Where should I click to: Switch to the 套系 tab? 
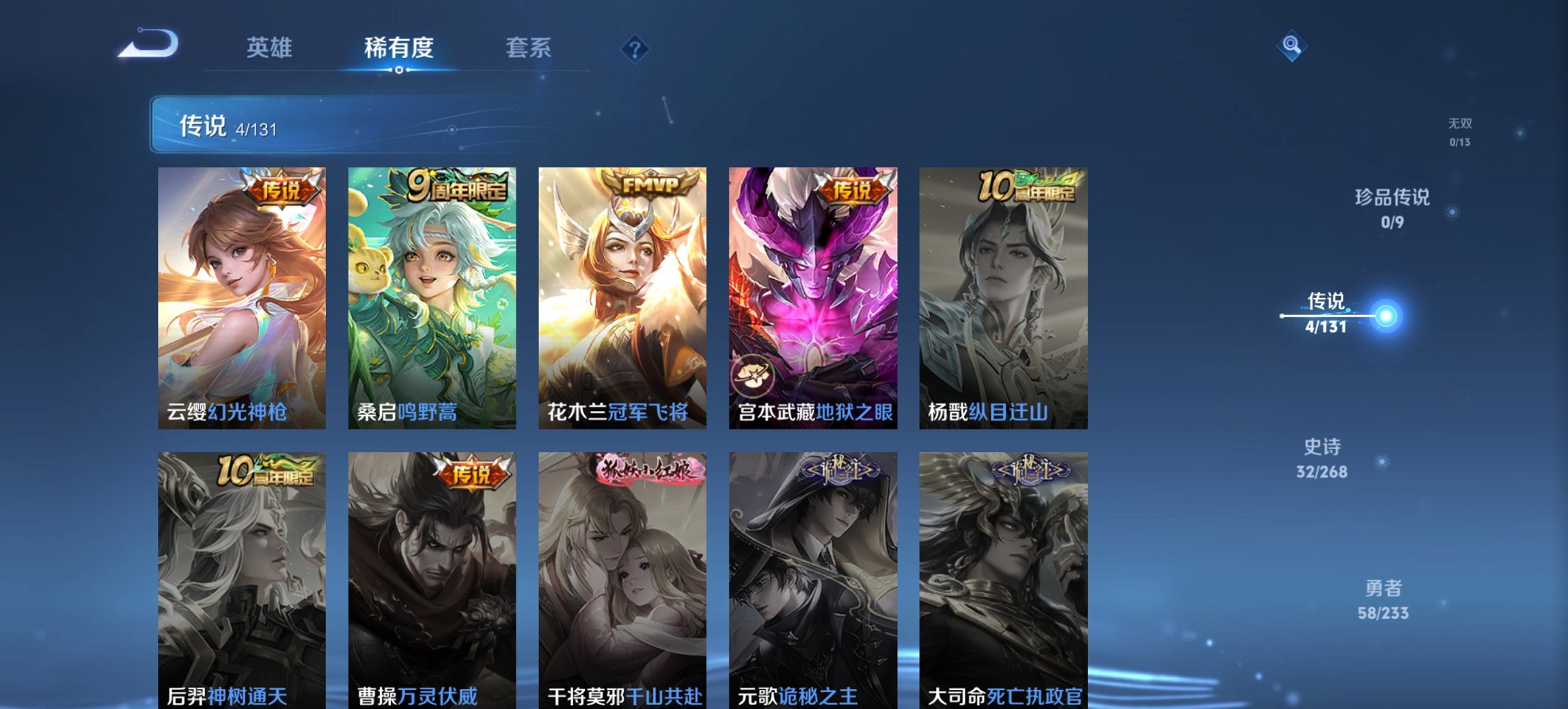(x=528, y=48)
